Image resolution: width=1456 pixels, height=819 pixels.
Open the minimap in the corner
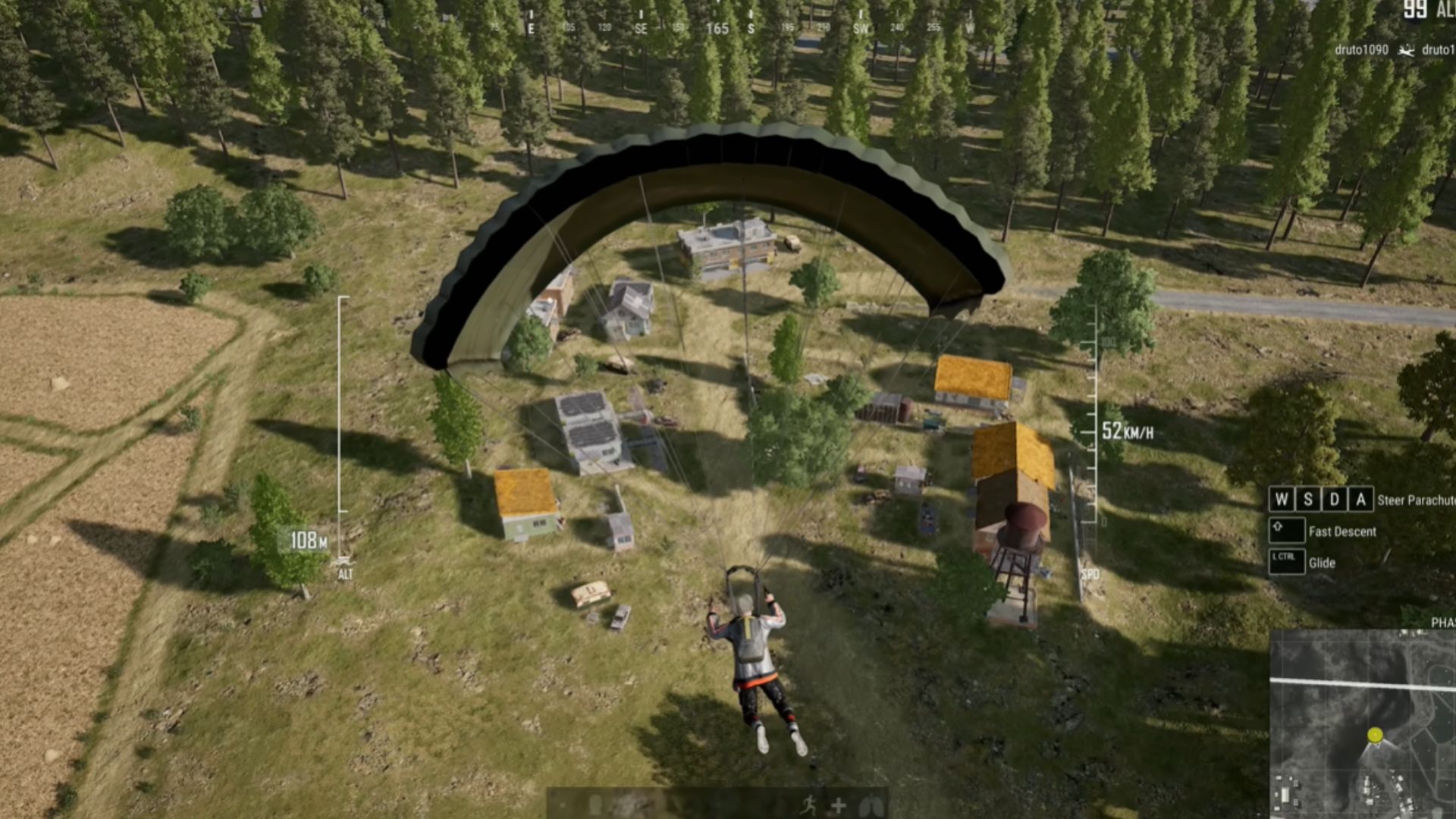(1363, 724)
